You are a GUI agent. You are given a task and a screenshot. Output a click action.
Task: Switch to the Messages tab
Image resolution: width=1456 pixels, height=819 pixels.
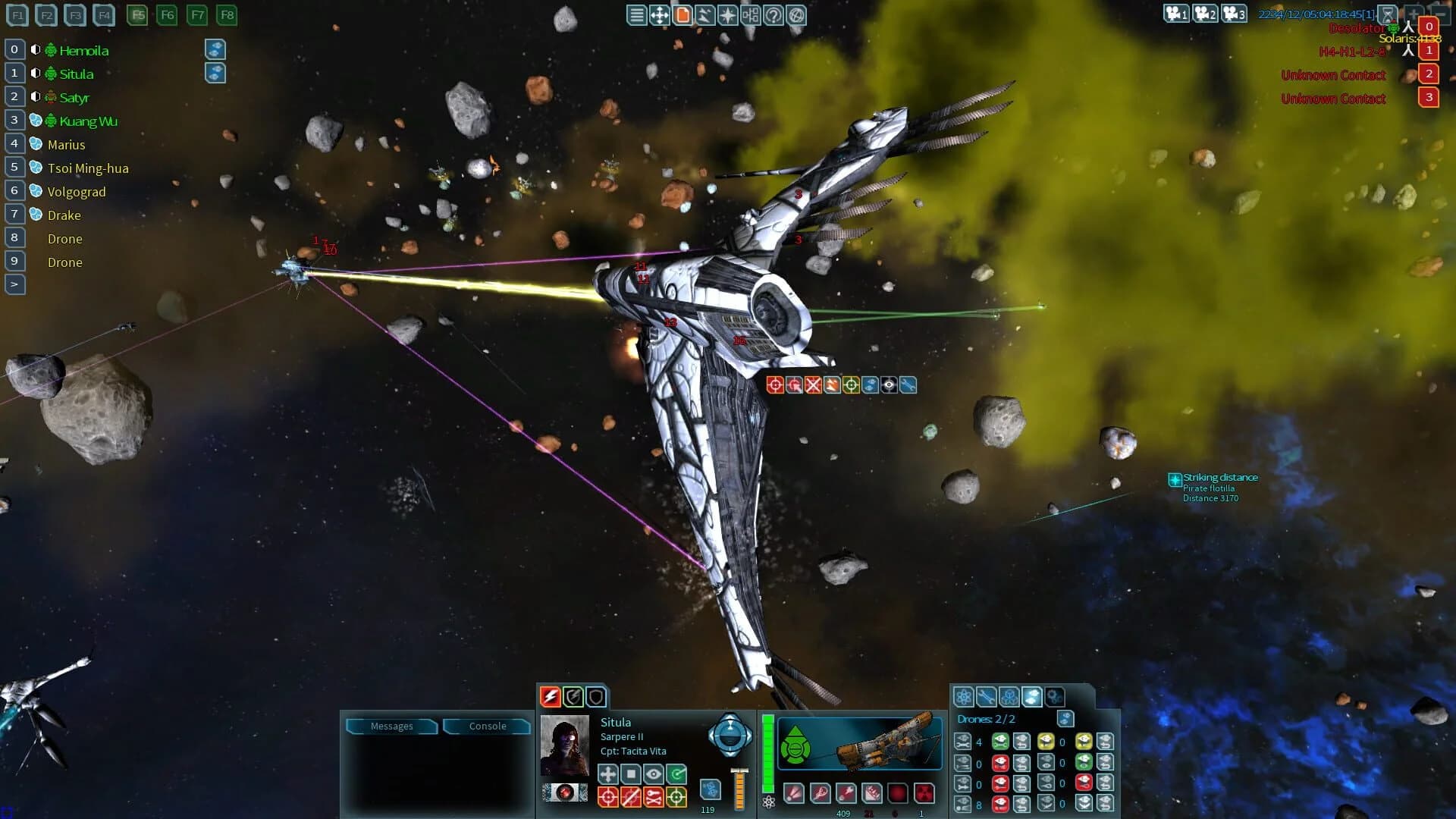pos(391,726)
